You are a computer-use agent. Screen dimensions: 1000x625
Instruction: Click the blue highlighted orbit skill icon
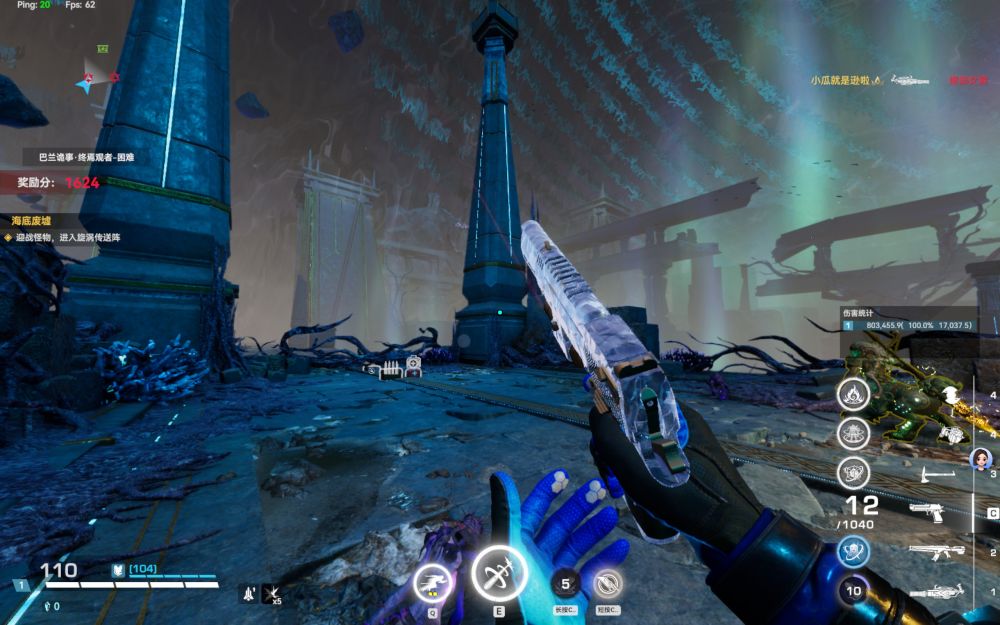pyautogui.click(x=853, y=551)
